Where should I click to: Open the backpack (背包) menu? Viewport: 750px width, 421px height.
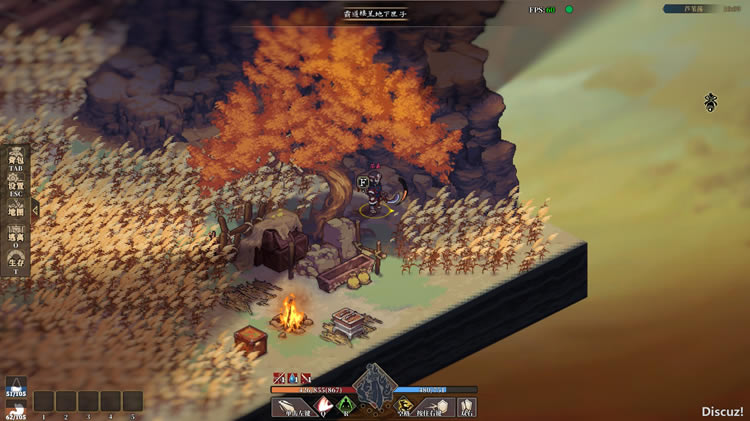coord(16,162)
